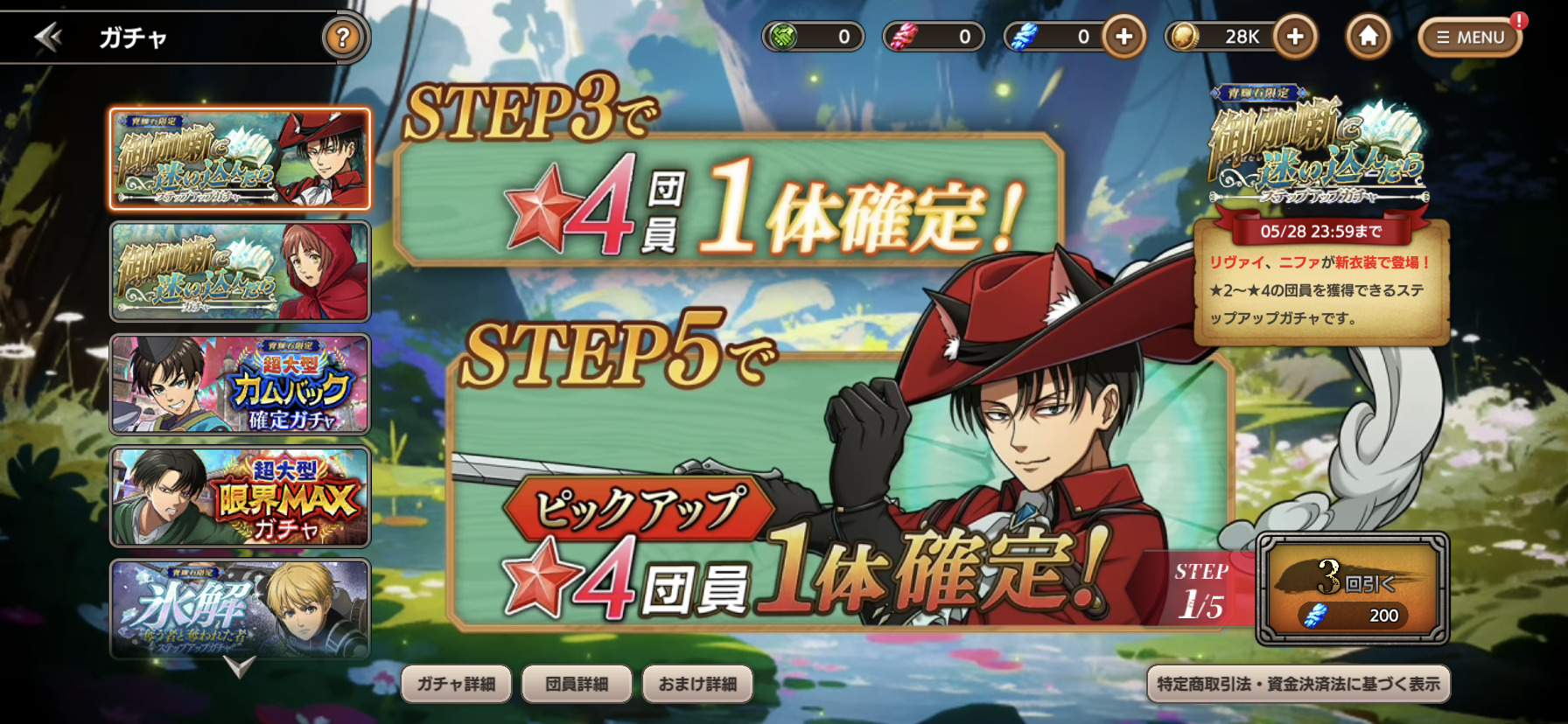The height and width of the screenshot is (724, 1568).
Task: Select the red hooded girl gacha banner
Action: tap(240, 271)
